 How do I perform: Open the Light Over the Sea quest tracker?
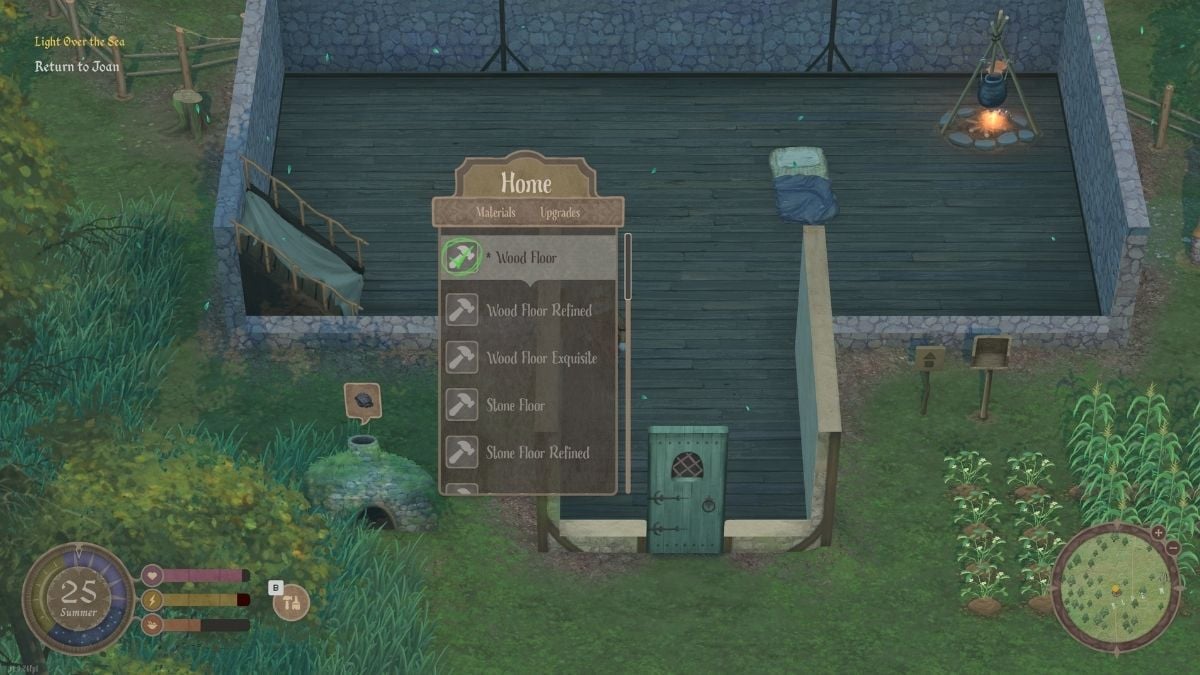pyautogui.click(x=79, y=42)
